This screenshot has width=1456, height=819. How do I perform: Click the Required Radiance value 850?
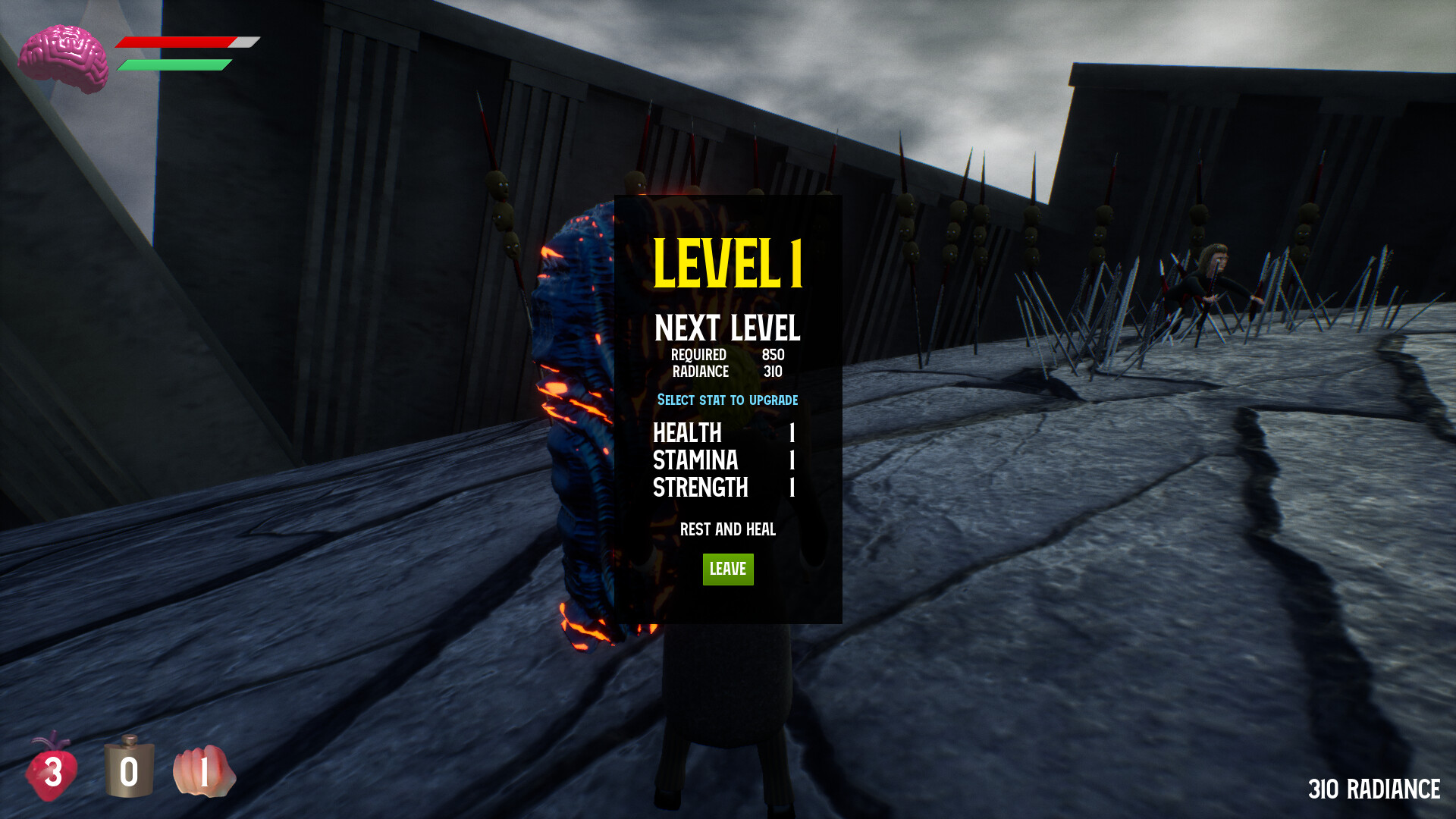773,354
